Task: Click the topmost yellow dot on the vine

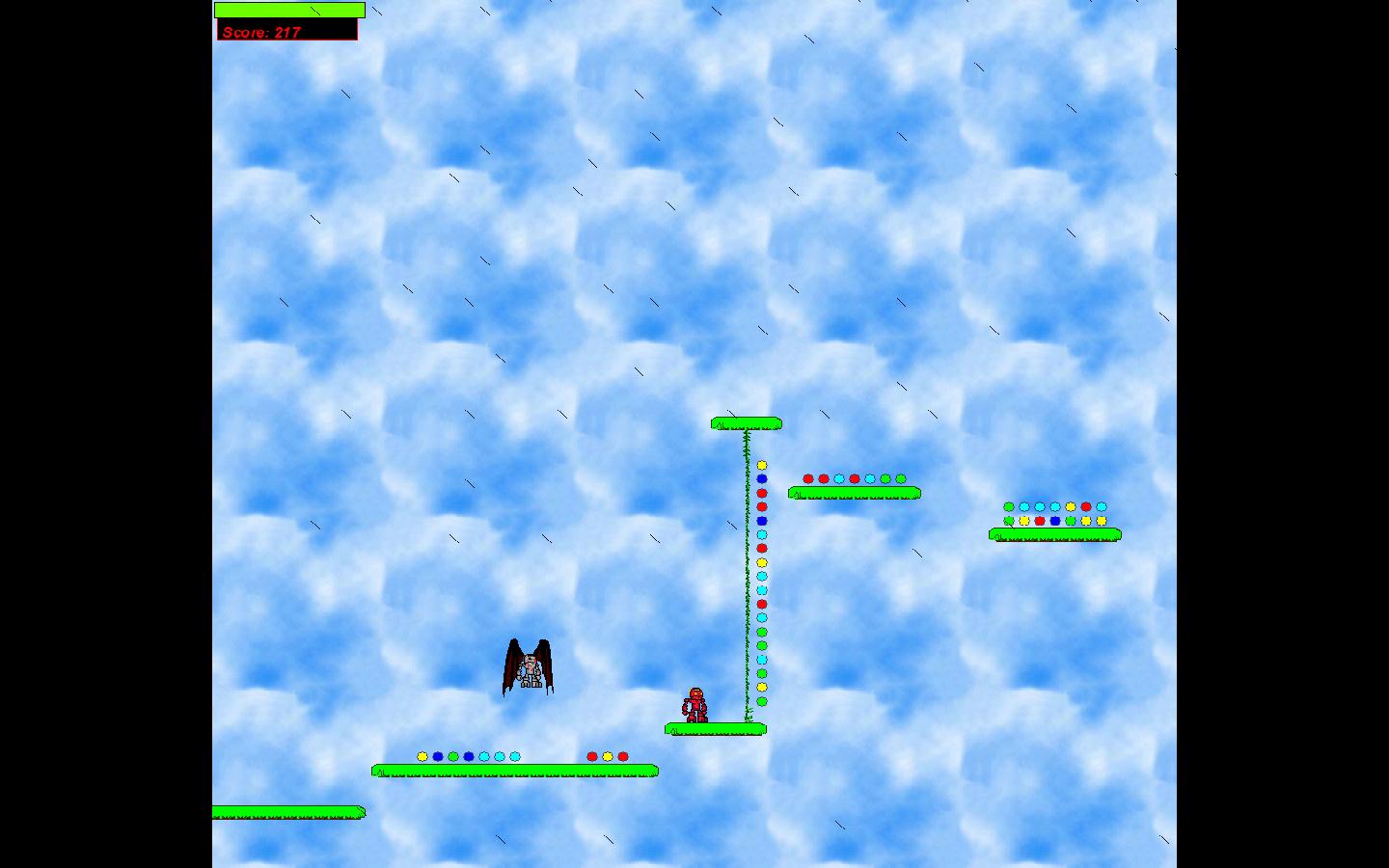Action: pyautogui.click(x=762, y=465)
